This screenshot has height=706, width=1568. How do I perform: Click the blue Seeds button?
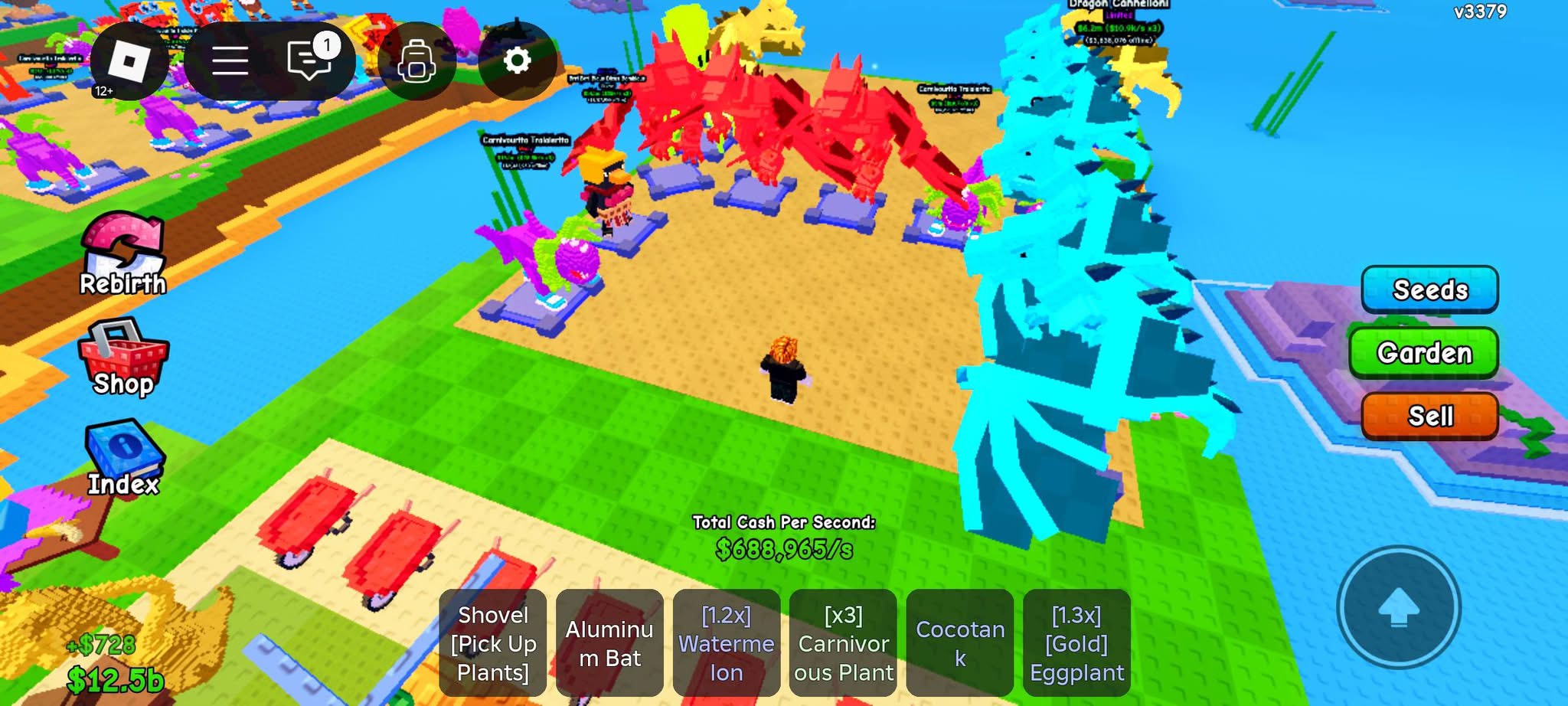[x=1429, y=289]
